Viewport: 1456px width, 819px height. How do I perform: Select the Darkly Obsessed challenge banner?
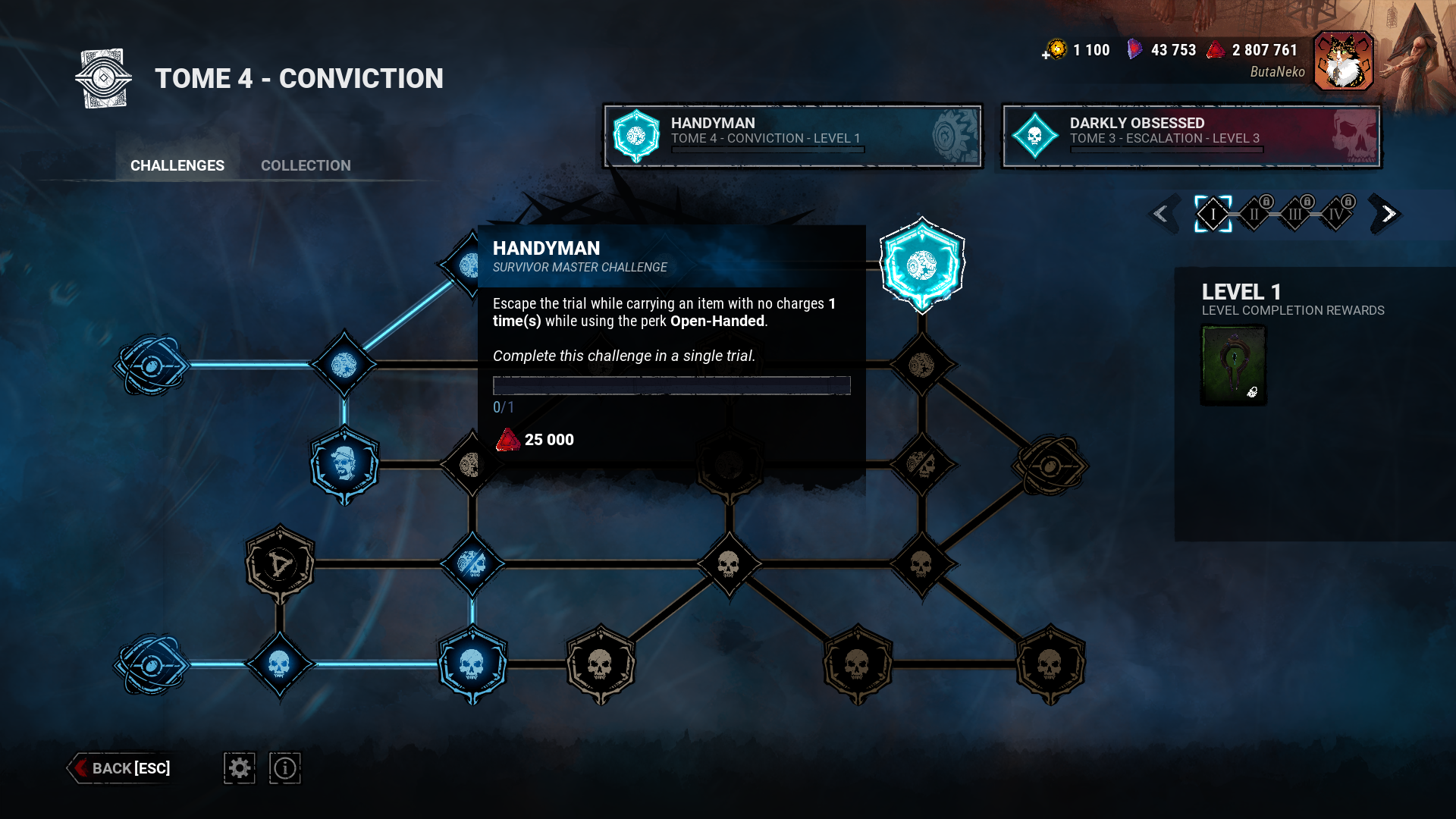[x=1191, y=136]
